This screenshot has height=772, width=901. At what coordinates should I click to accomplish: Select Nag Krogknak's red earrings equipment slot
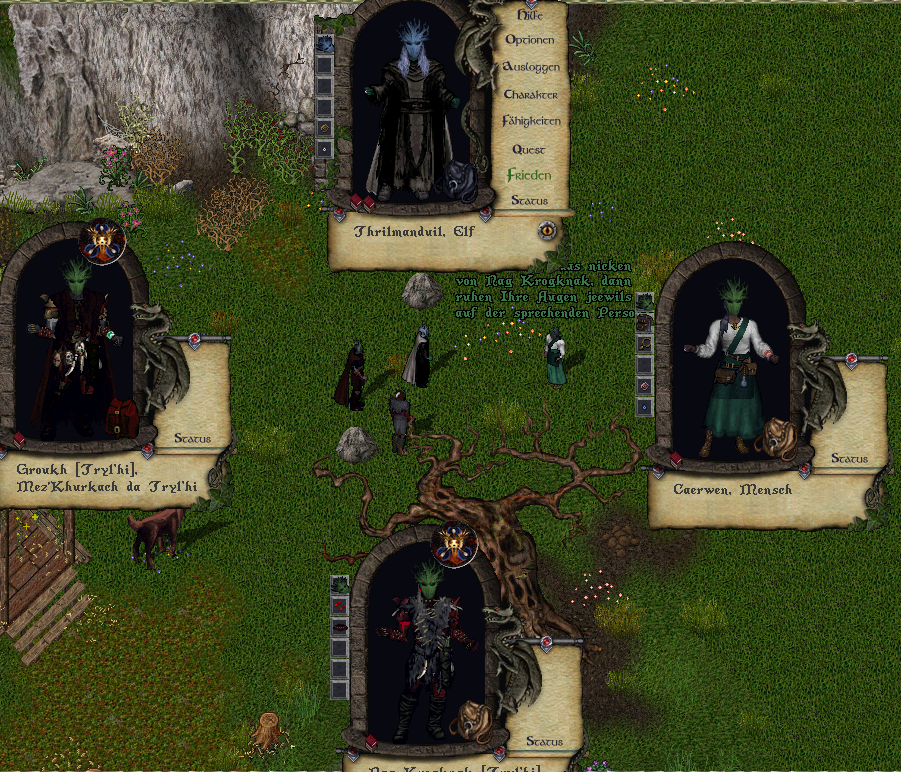coord(340,604)
